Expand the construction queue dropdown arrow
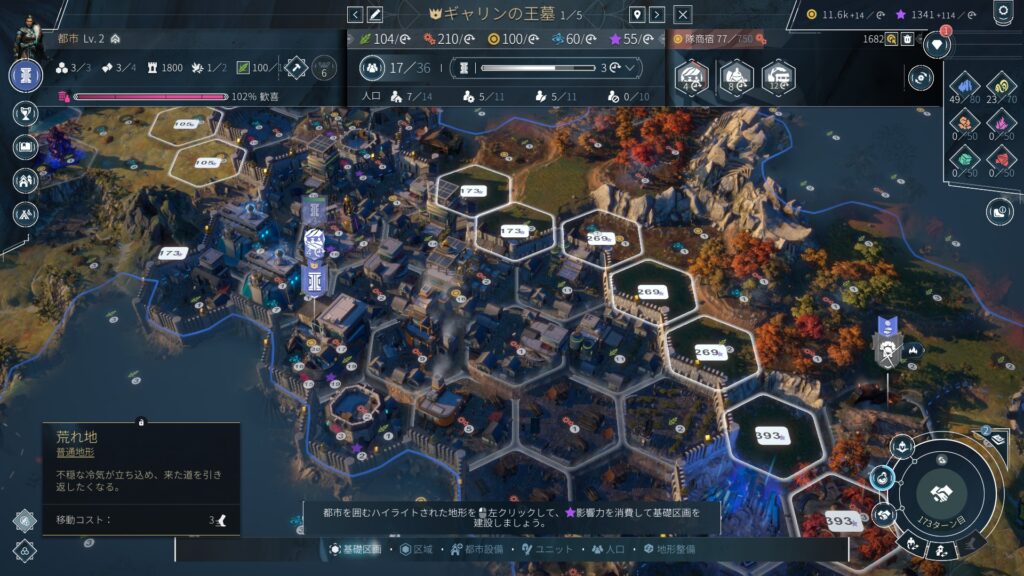This screenshot has width=1024, height=576. pos(631,68)
